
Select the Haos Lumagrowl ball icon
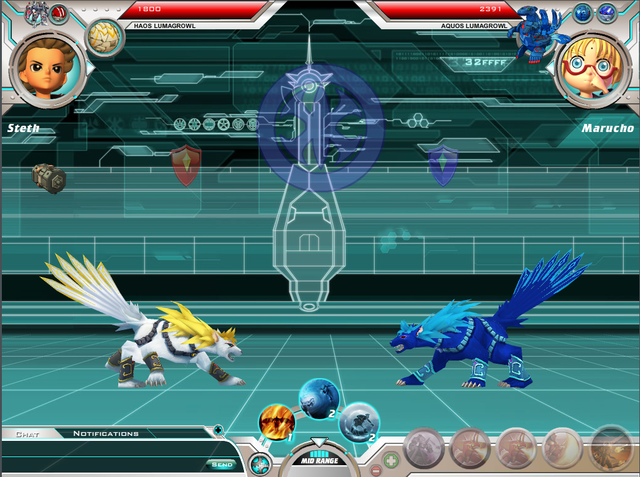tap(102, 37)
